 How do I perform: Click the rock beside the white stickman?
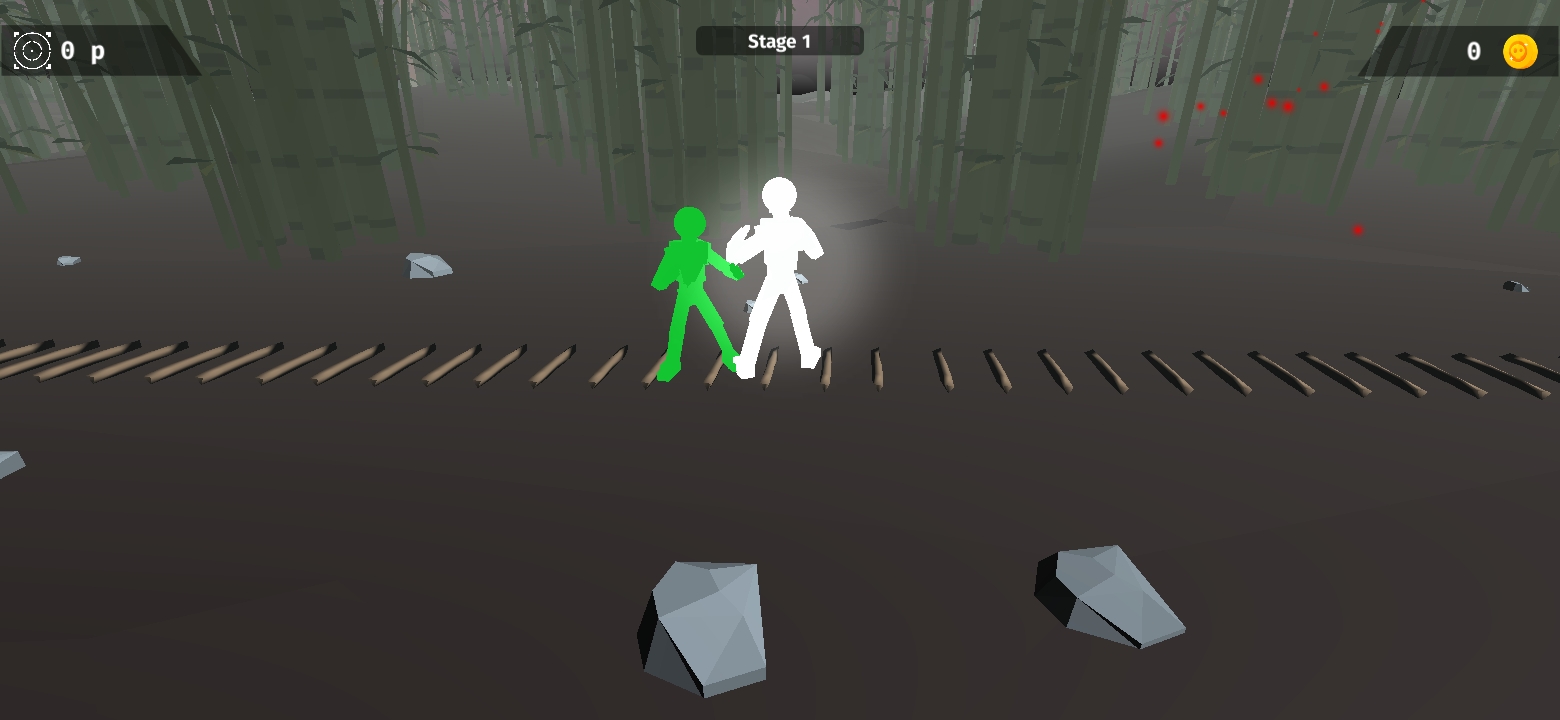[800, 277]
